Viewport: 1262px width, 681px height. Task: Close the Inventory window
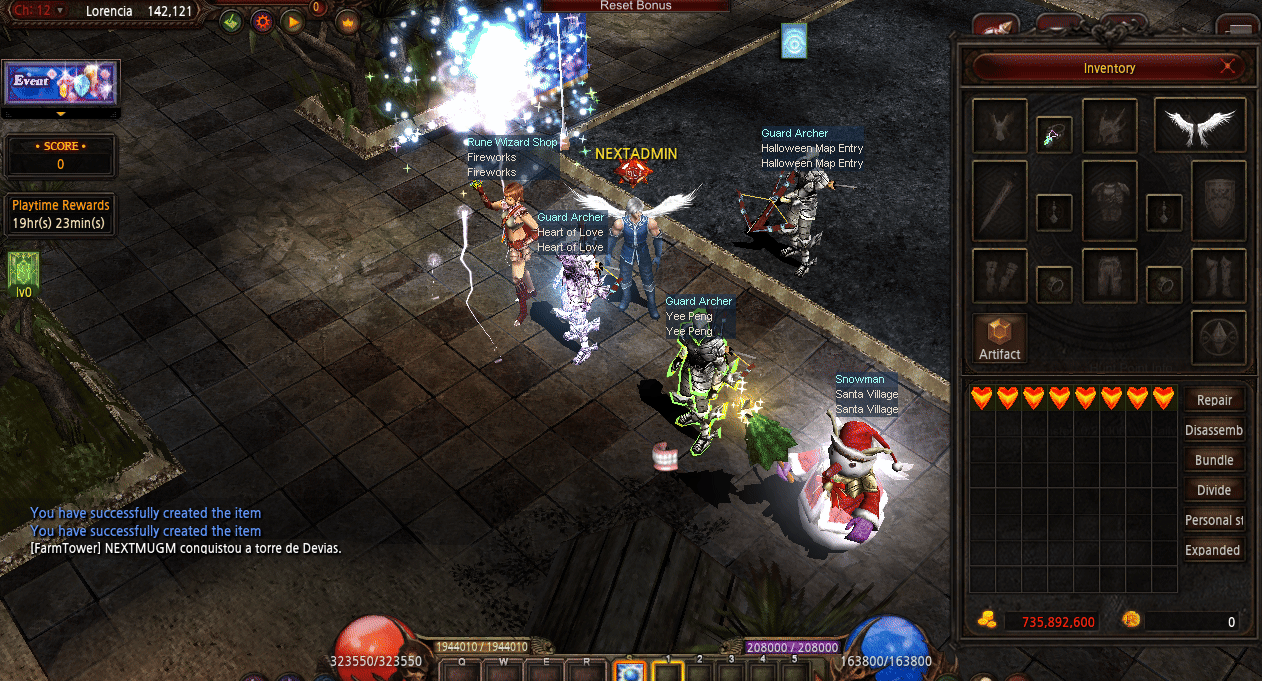(x=1228, y=68)
